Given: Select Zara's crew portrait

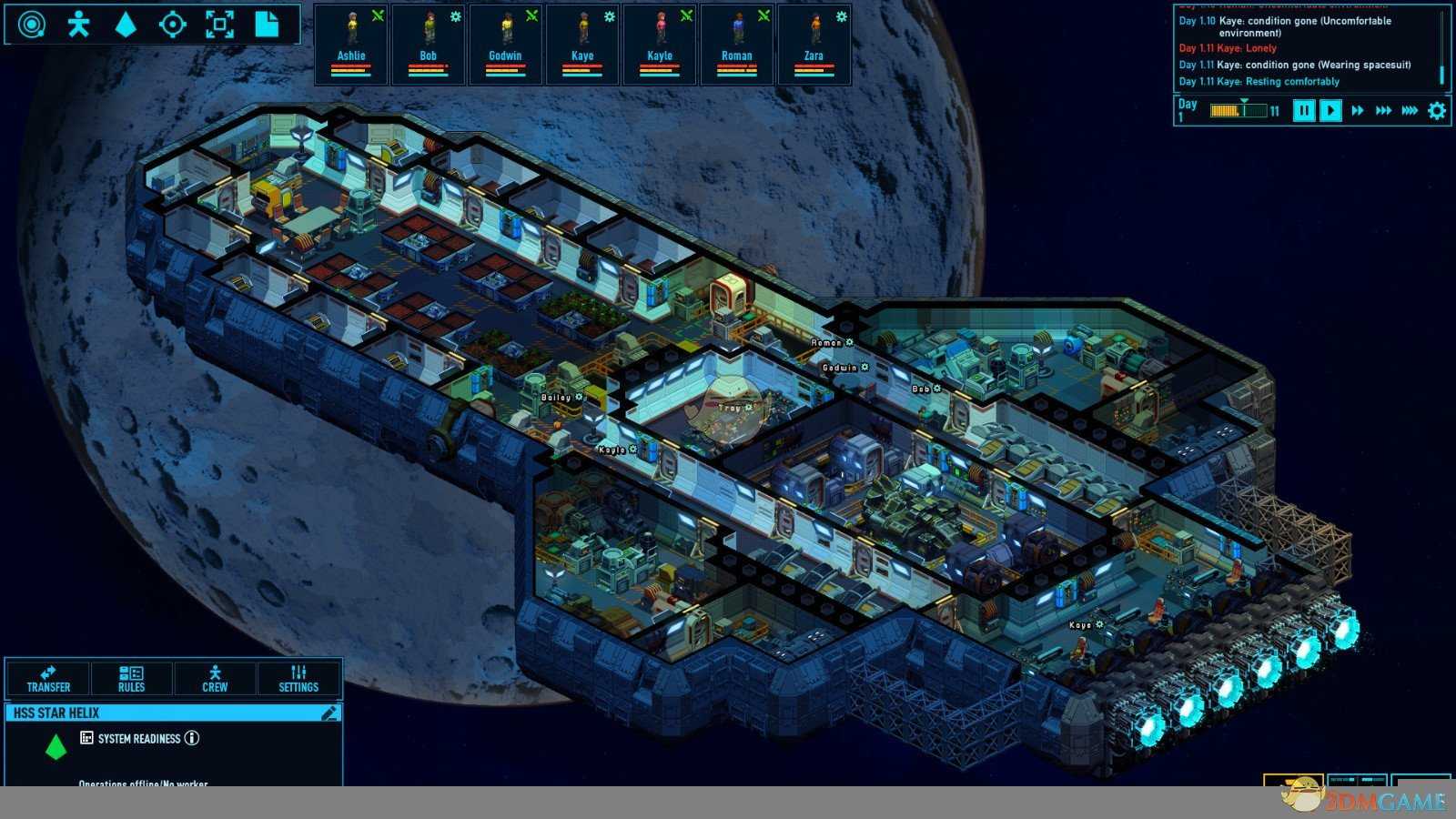Looking at the screenshot, I should click(x=814, y=45).
